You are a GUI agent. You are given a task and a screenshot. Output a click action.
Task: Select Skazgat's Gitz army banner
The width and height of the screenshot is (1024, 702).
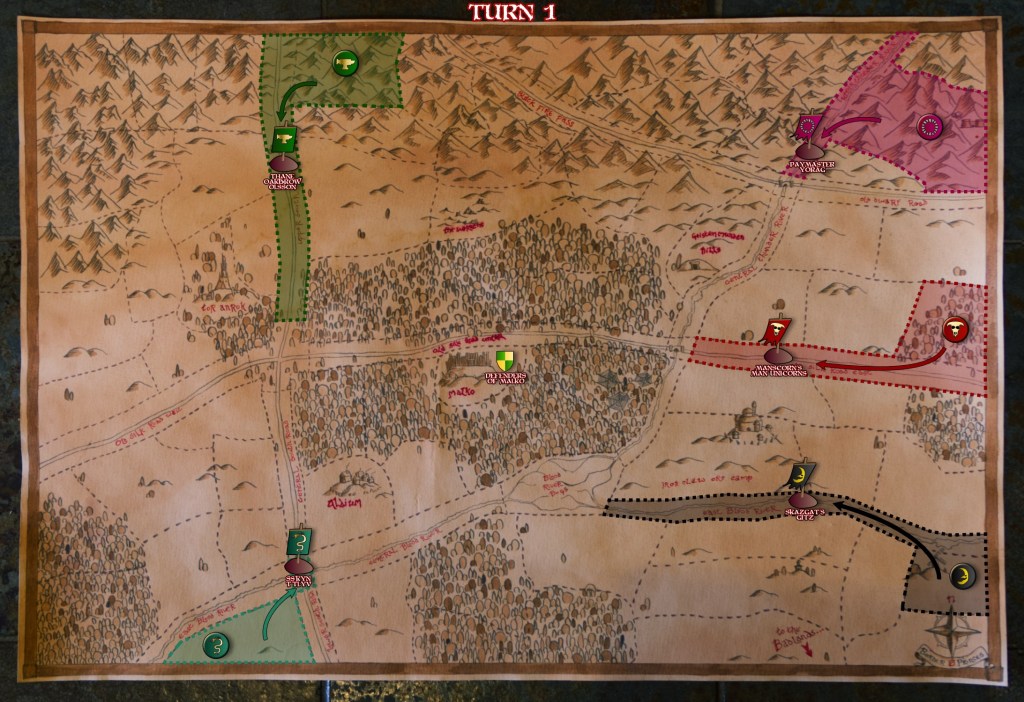pyautogui.click(x=802, y=473)
